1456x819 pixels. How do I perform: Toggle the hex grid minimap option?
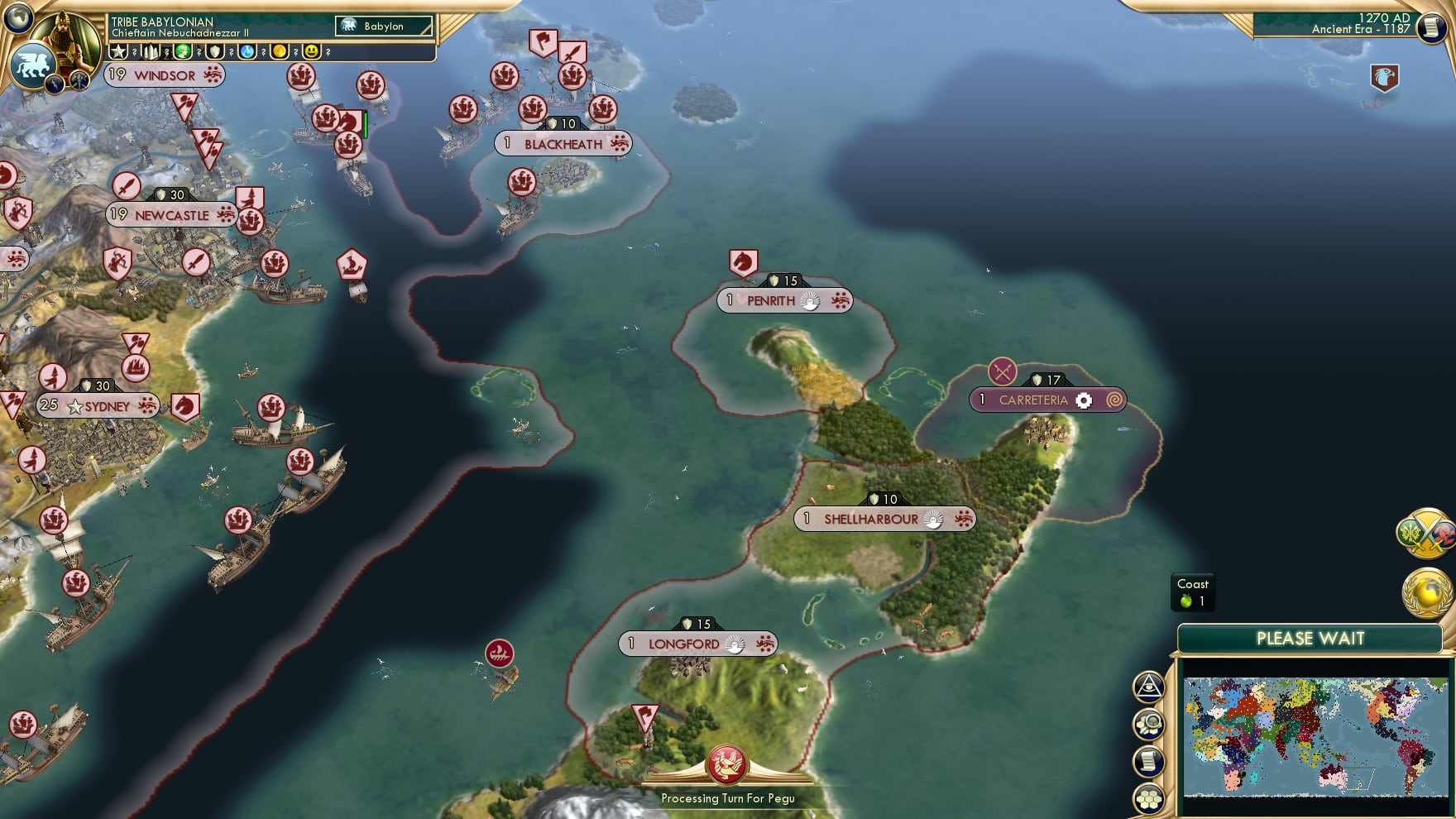[x=1150, y=799]
